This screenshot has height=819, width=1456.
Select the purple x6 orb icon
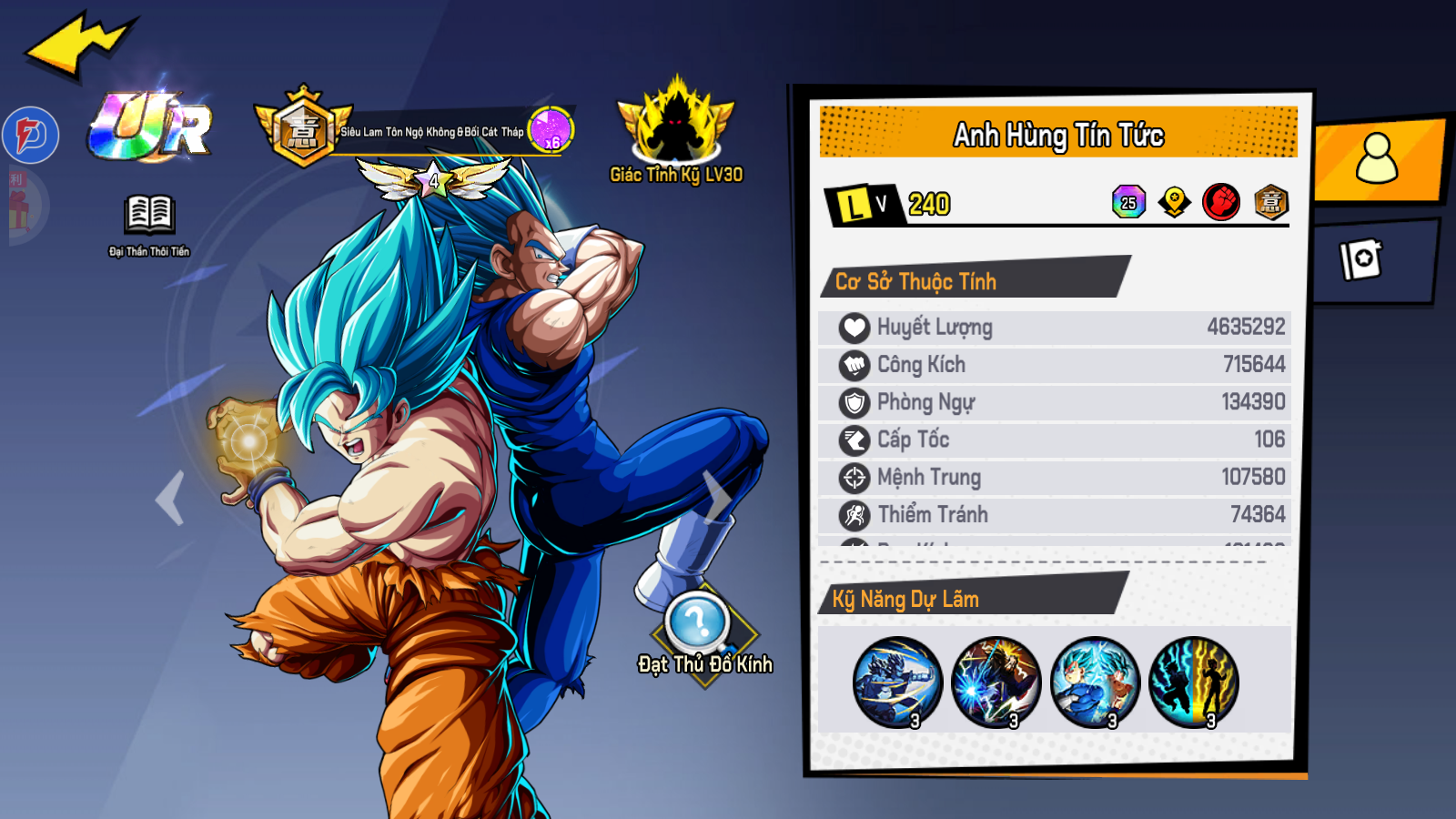tap(551, 130)
